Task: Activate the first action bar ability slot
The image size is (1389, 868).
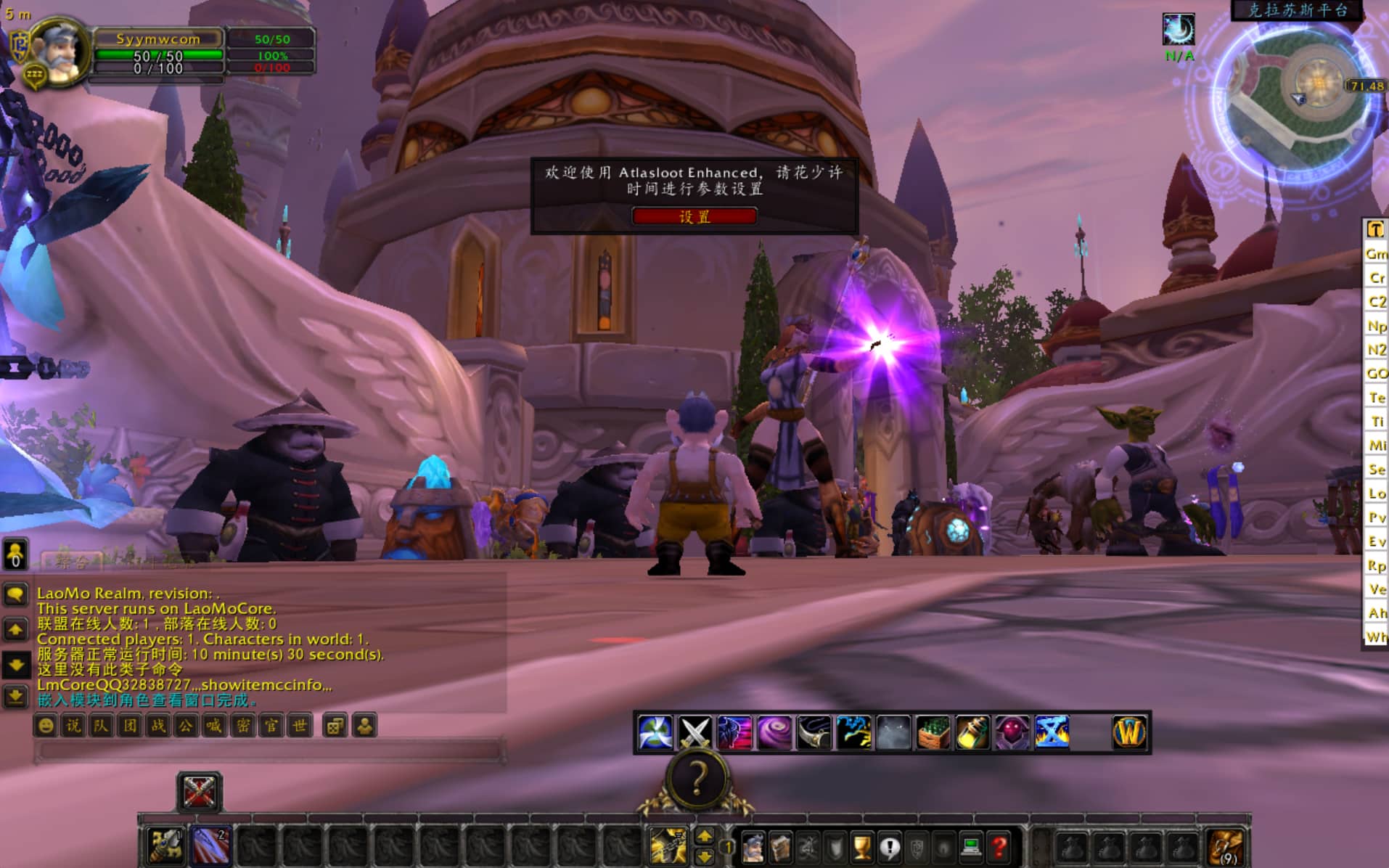Action: tap(165, 846)
